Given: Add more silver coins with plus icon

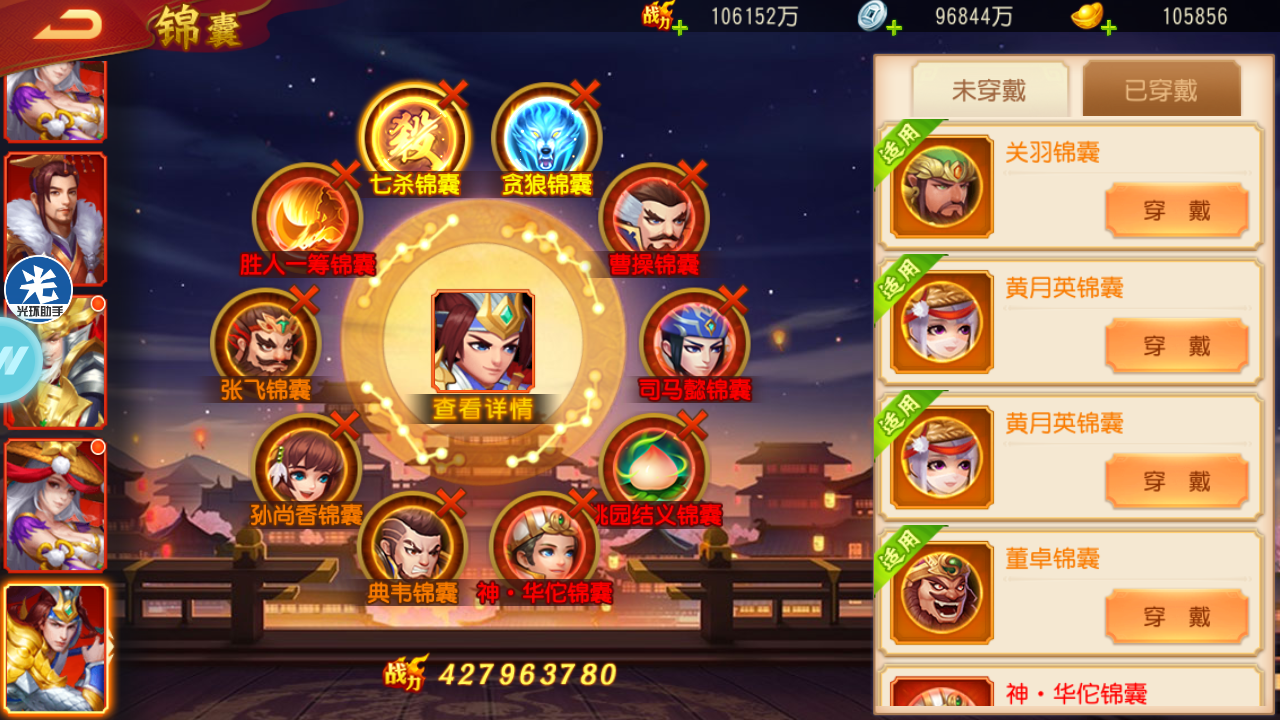Looking at the screenshot, I should click(893, 27).
